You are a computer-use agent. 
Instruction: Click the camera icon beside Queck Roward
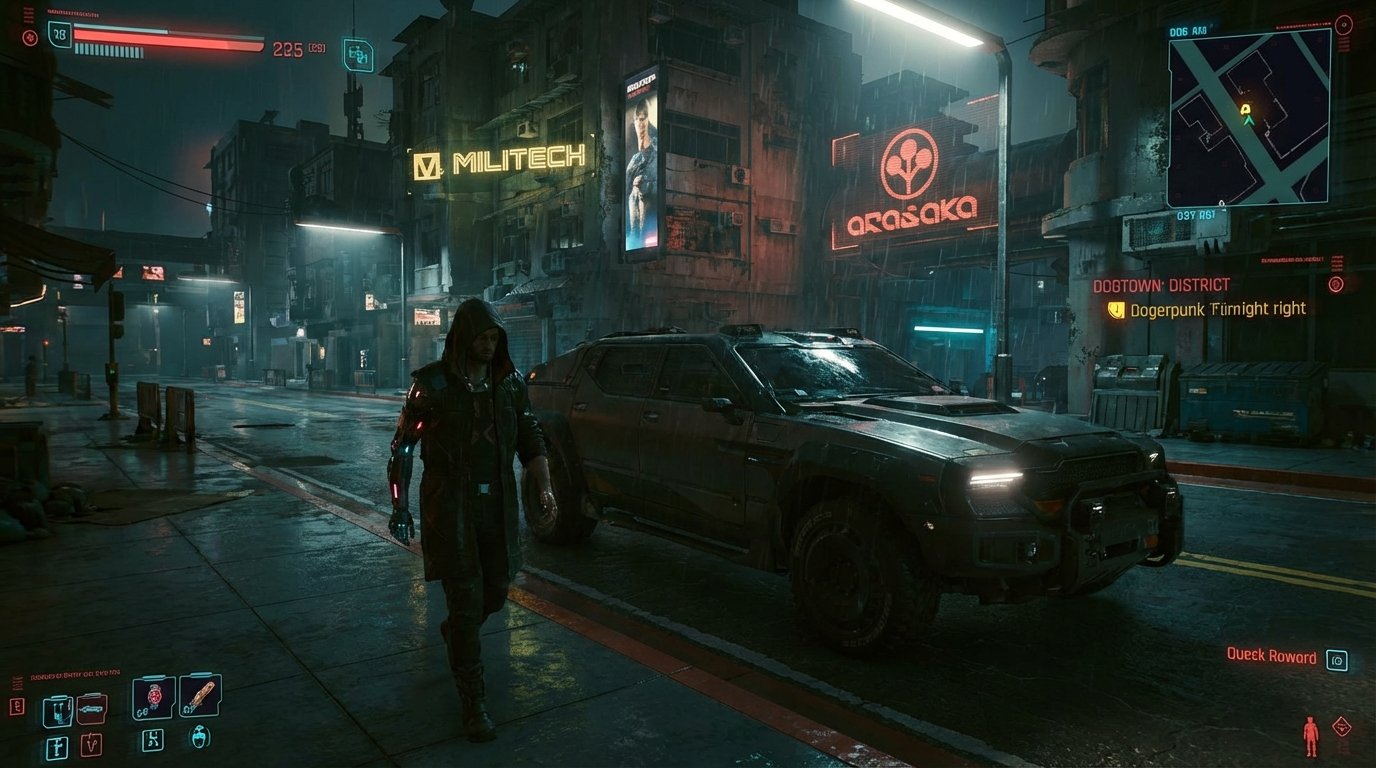(x=1337, y=658)
